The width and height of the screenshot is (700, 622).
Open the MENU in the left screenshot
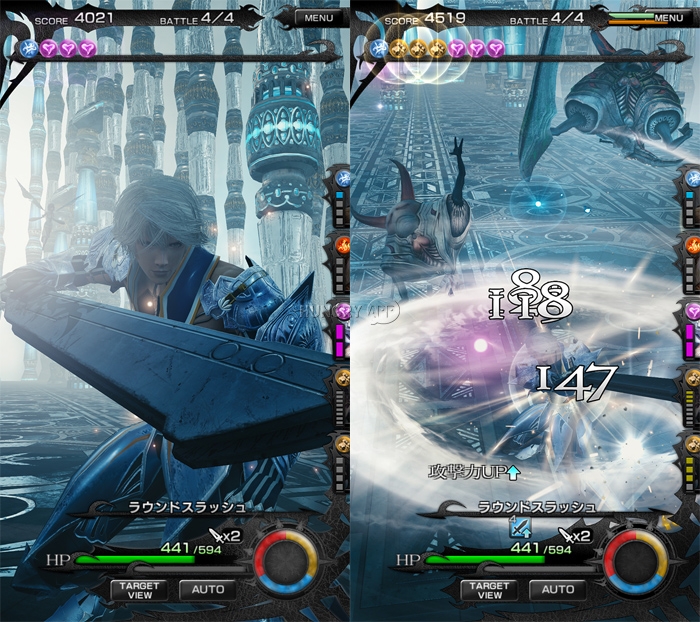click(x=319, y=18)
